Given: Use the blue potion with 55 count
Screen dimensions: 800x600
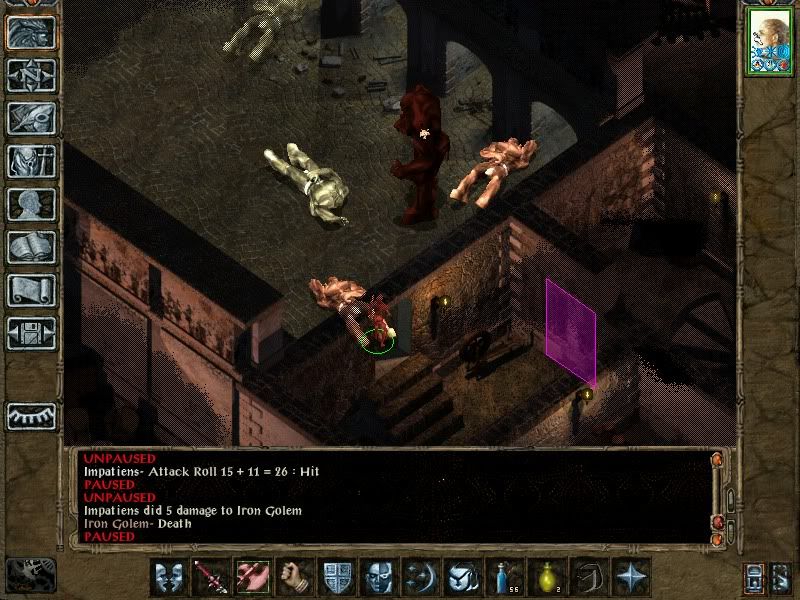Looking at the screenshot, I should pos(503,578).
